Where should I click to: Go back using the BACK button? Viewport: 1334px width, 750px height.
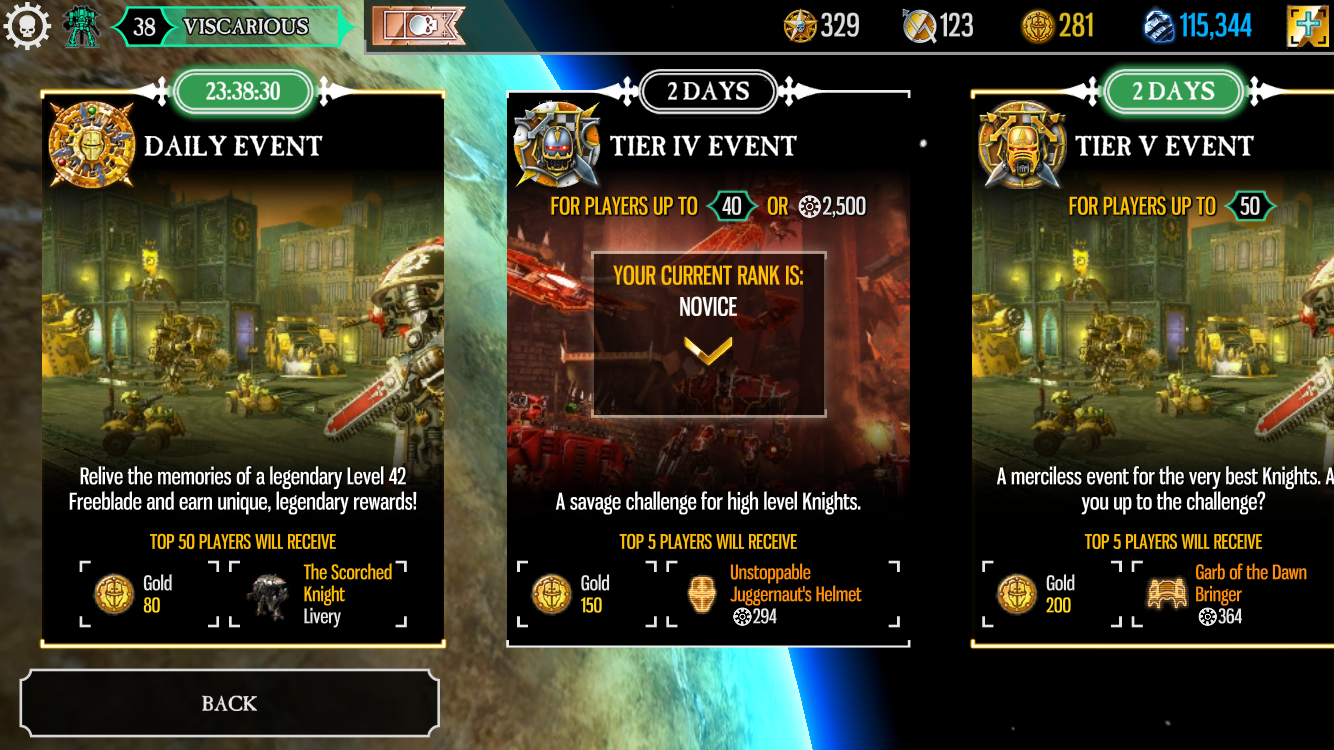229,703
